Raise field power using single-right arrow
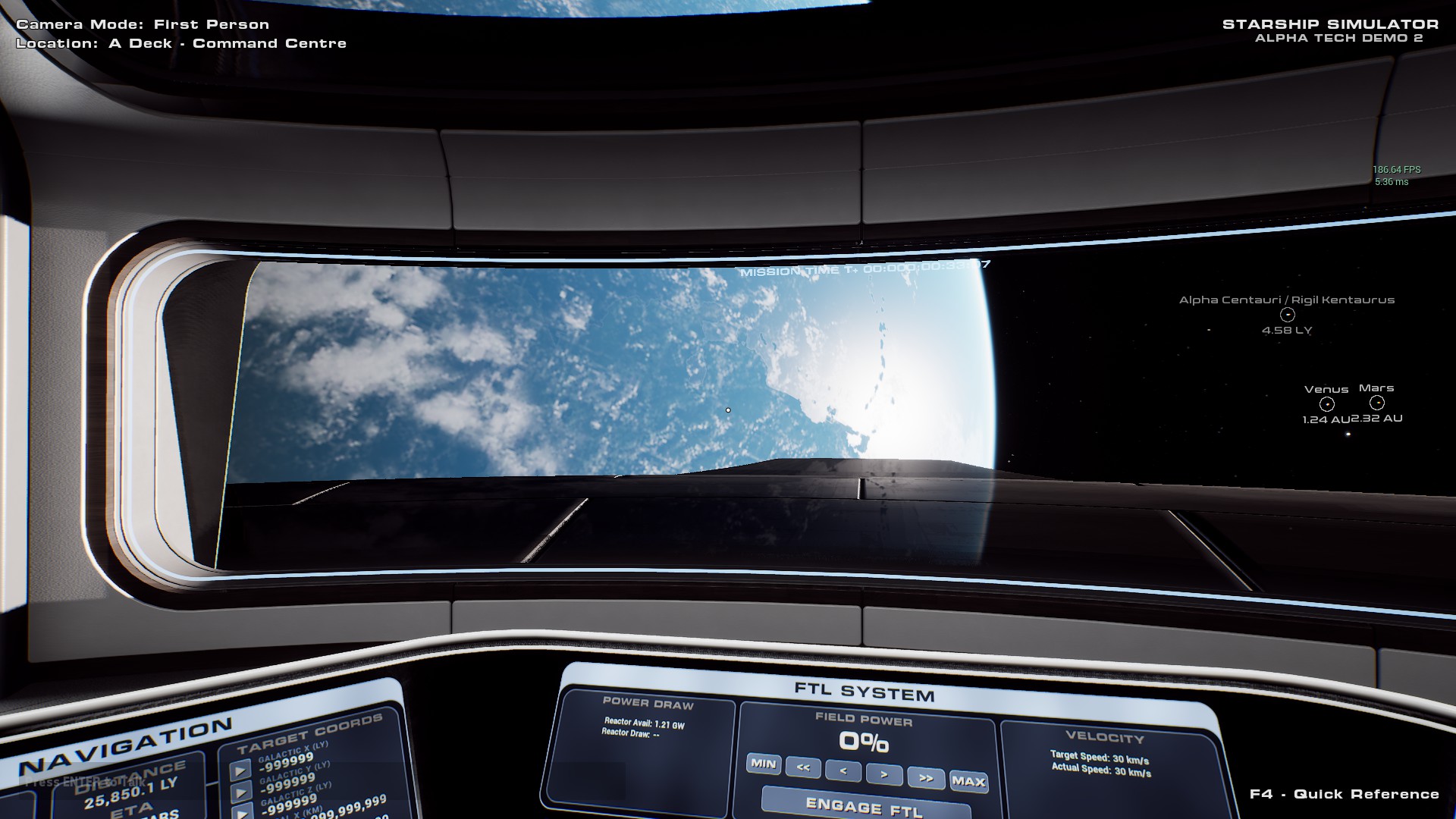Screen dimensions: 1456x819 pos(884,775)
